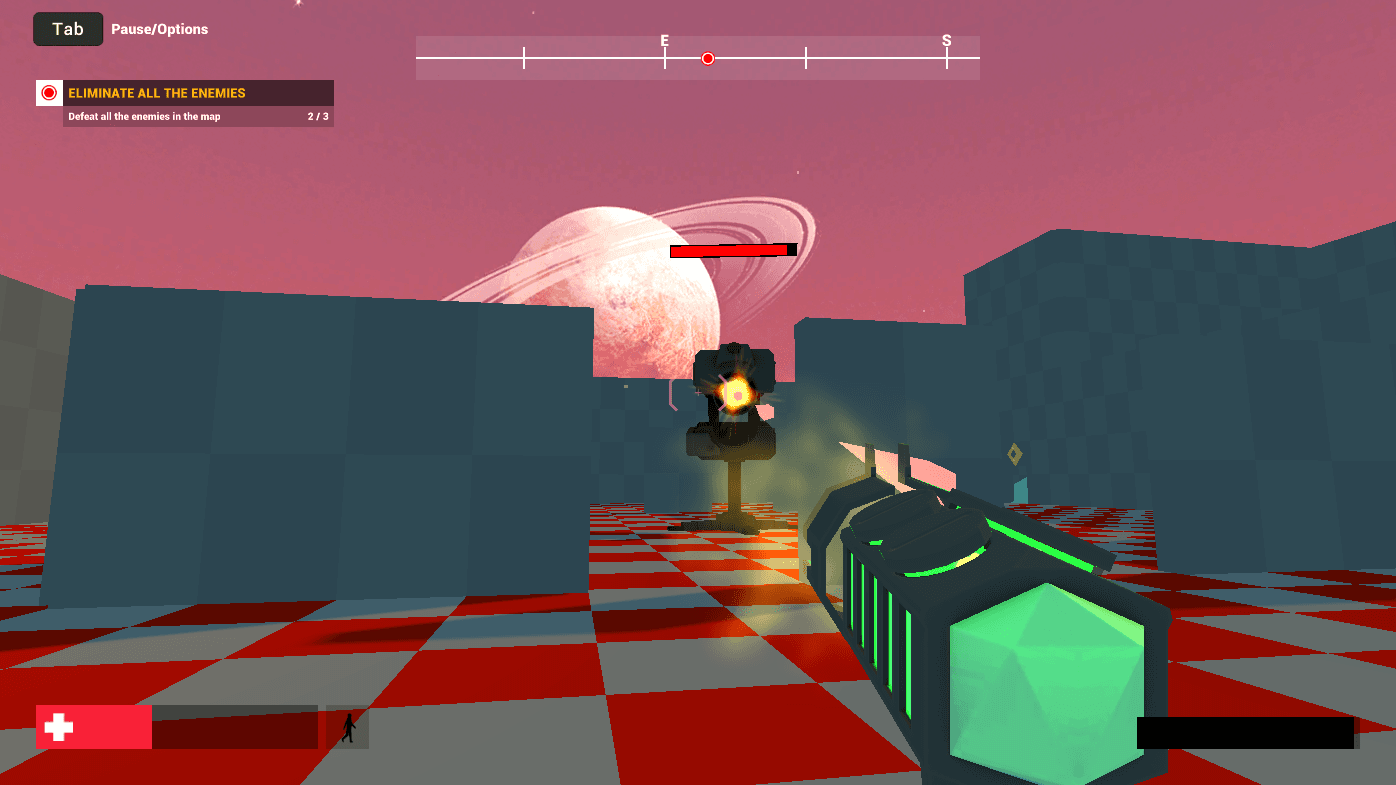Image resolution: width=1396 pixels, height=785 pixels.
Task: Select the Eliminate All The Enemies objective
Action: (x=157, y=93)
